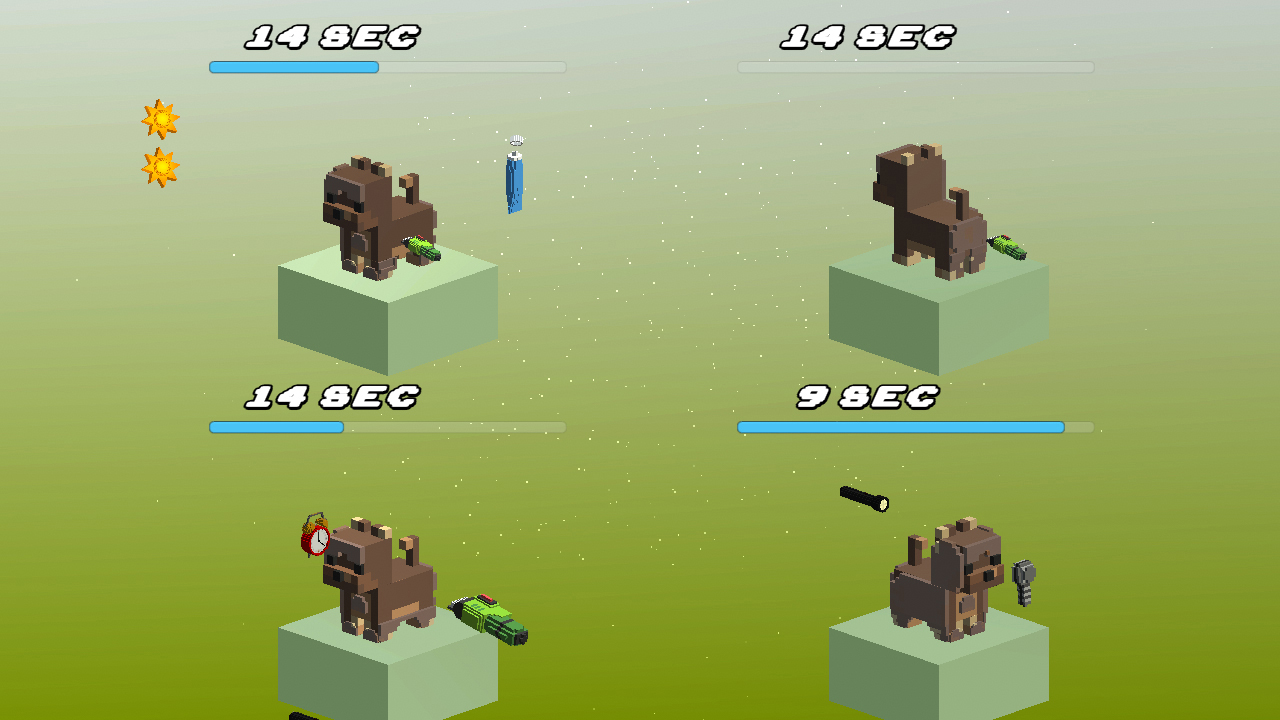The width and height of the screenshot is (1280, 720).
Task: Select the green drill beside the bottom-left dog
Action: click(488, 618)
